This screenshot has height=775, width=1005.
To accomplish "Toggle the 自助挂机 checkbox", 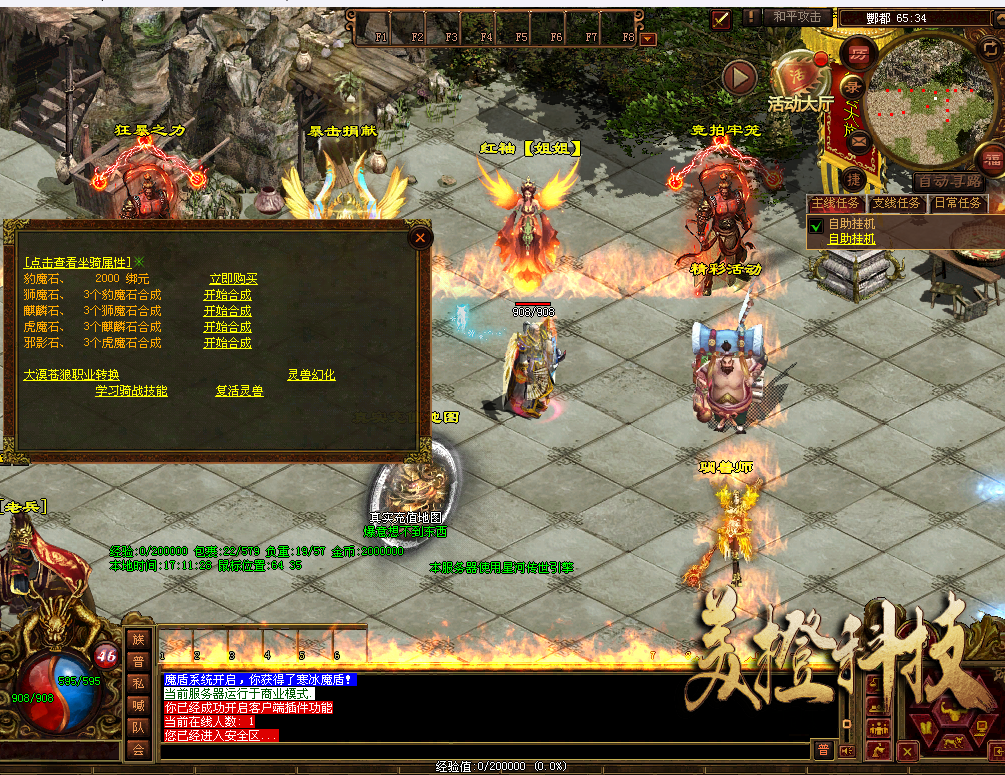I will (x=816, y=226).
